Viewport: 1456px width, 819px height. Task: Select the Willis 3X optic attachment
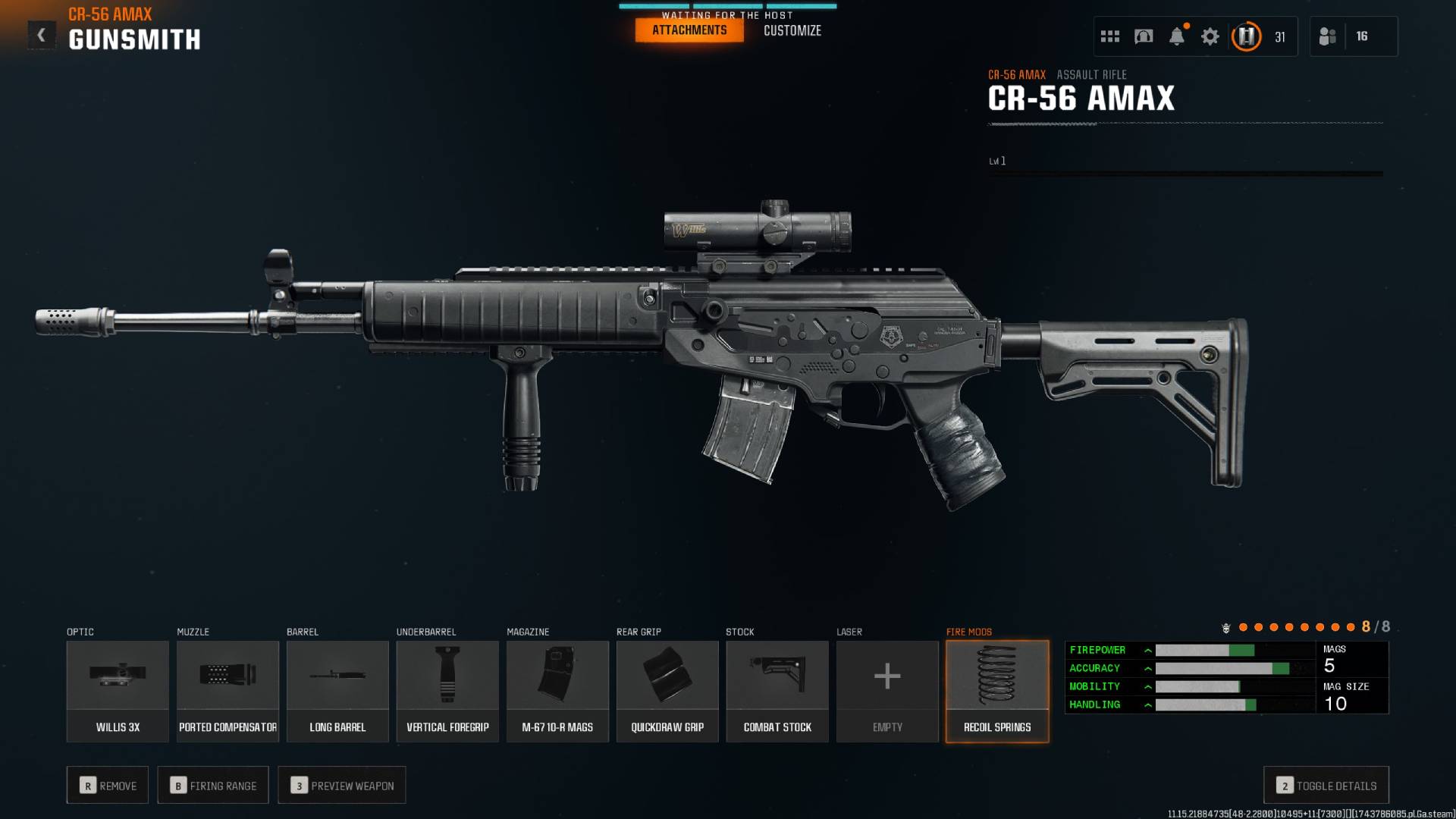click(118, 690)
